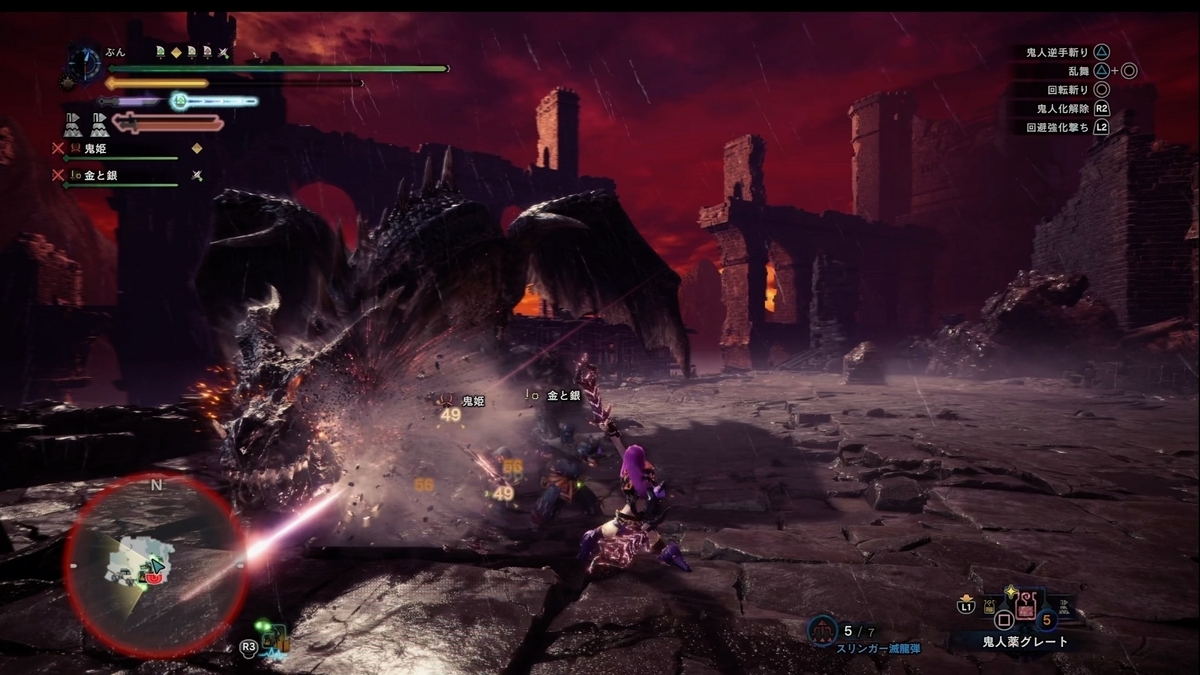Click the スリンガー滅龍弾 slinger ammo icon
Screen dimensions: 1200x675
click(x=821, y=630)
